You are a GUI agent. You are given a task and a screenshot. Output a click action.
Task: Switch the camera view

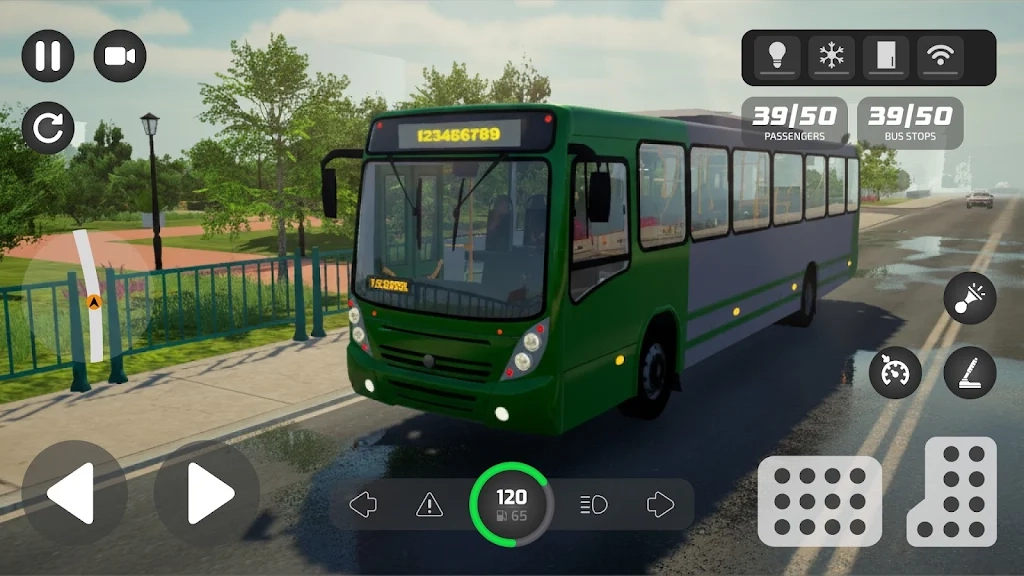click(120, 56)
